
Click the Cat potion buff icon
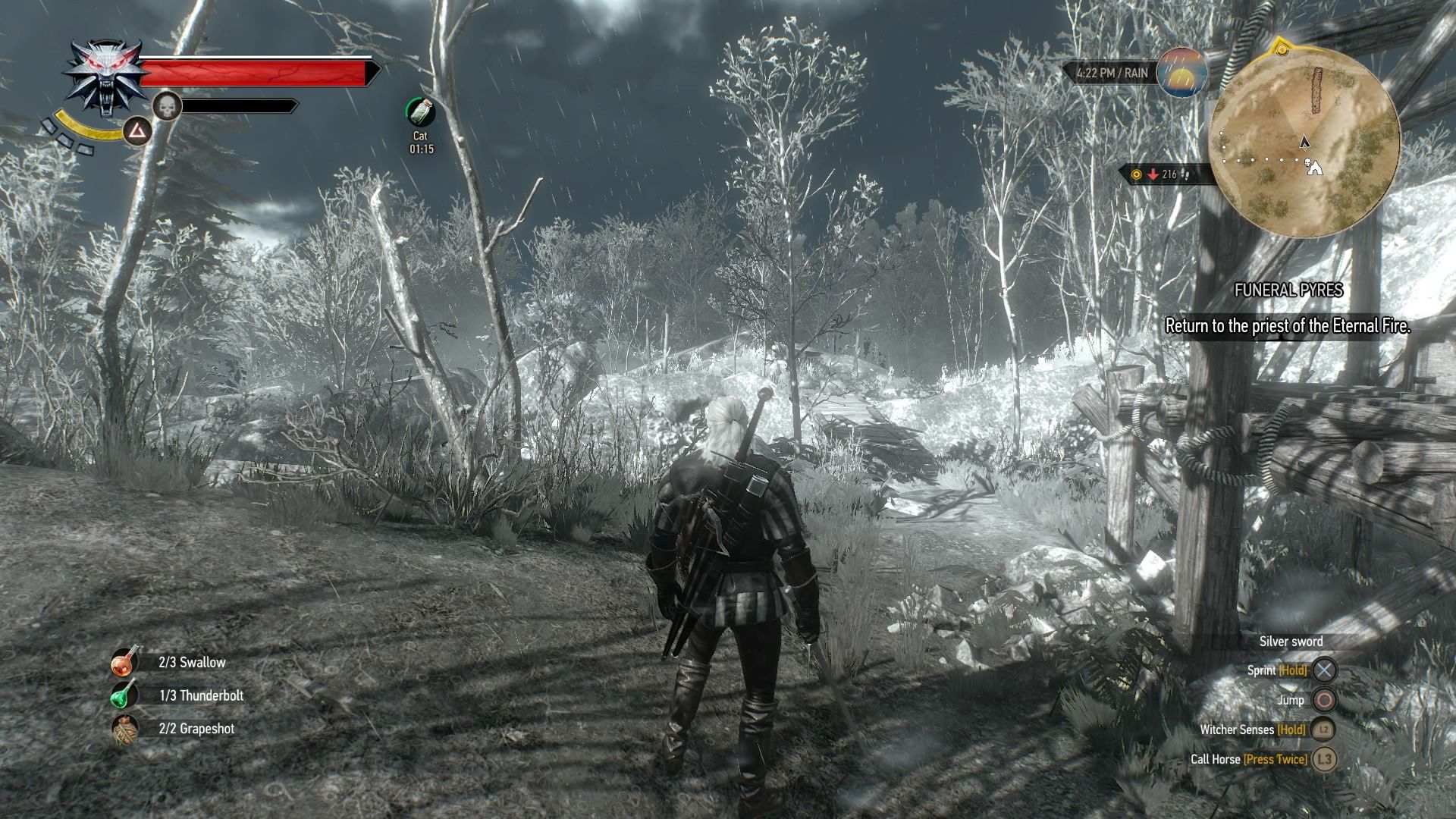[421, 112]
